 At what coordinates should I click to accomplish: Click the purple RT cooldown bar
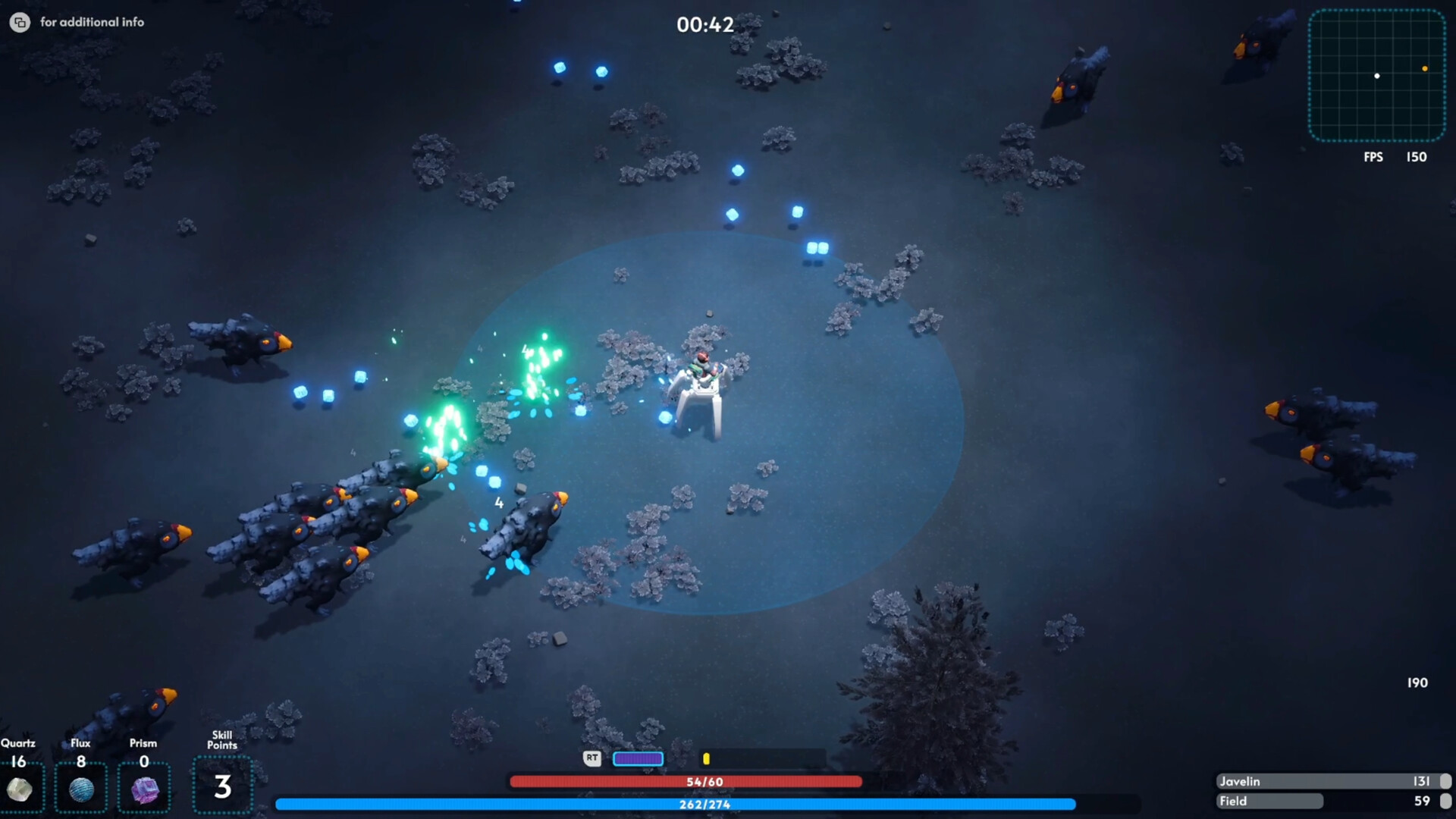tap(639, 758)
